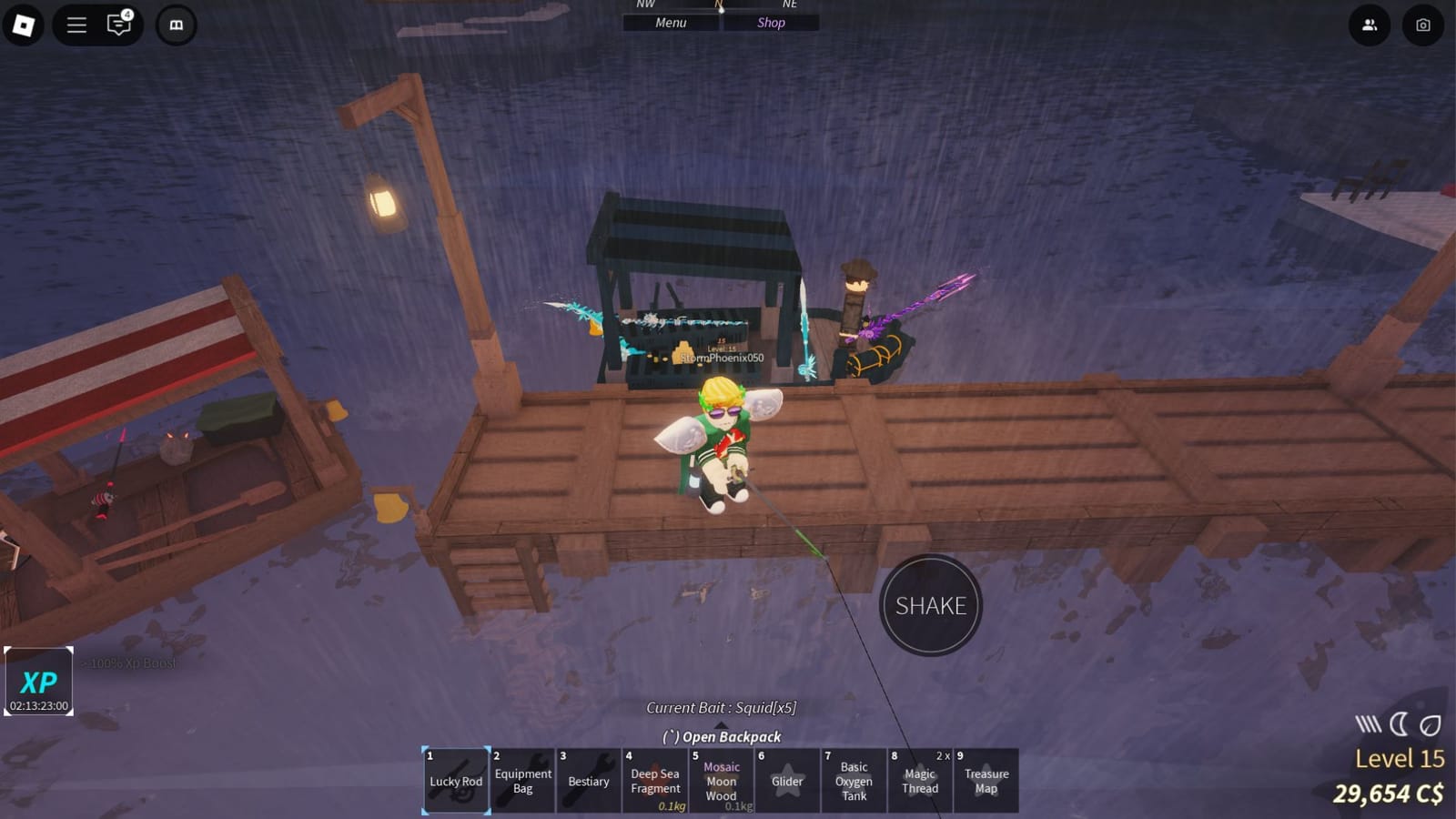Open the Menu tab at the top
Screen dimensions: 1456x819
[670, 22]
